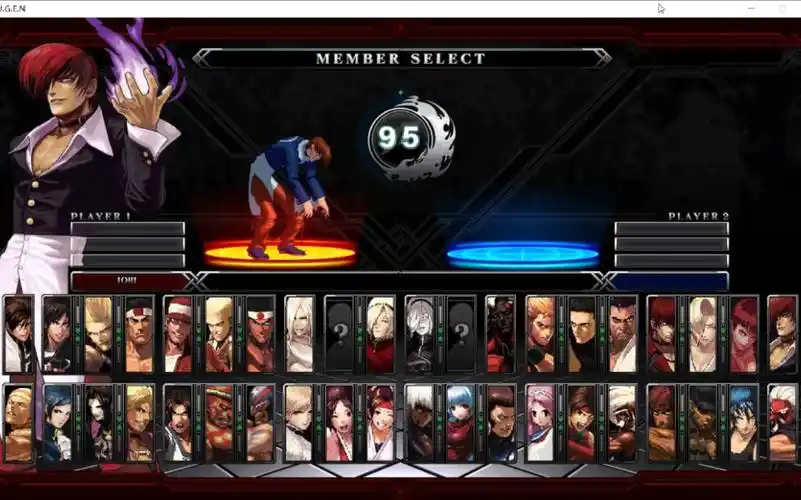Pick blue-haired Elisabeth's portrait
Viewport: 801px width, 500px height.
point(58,423)
